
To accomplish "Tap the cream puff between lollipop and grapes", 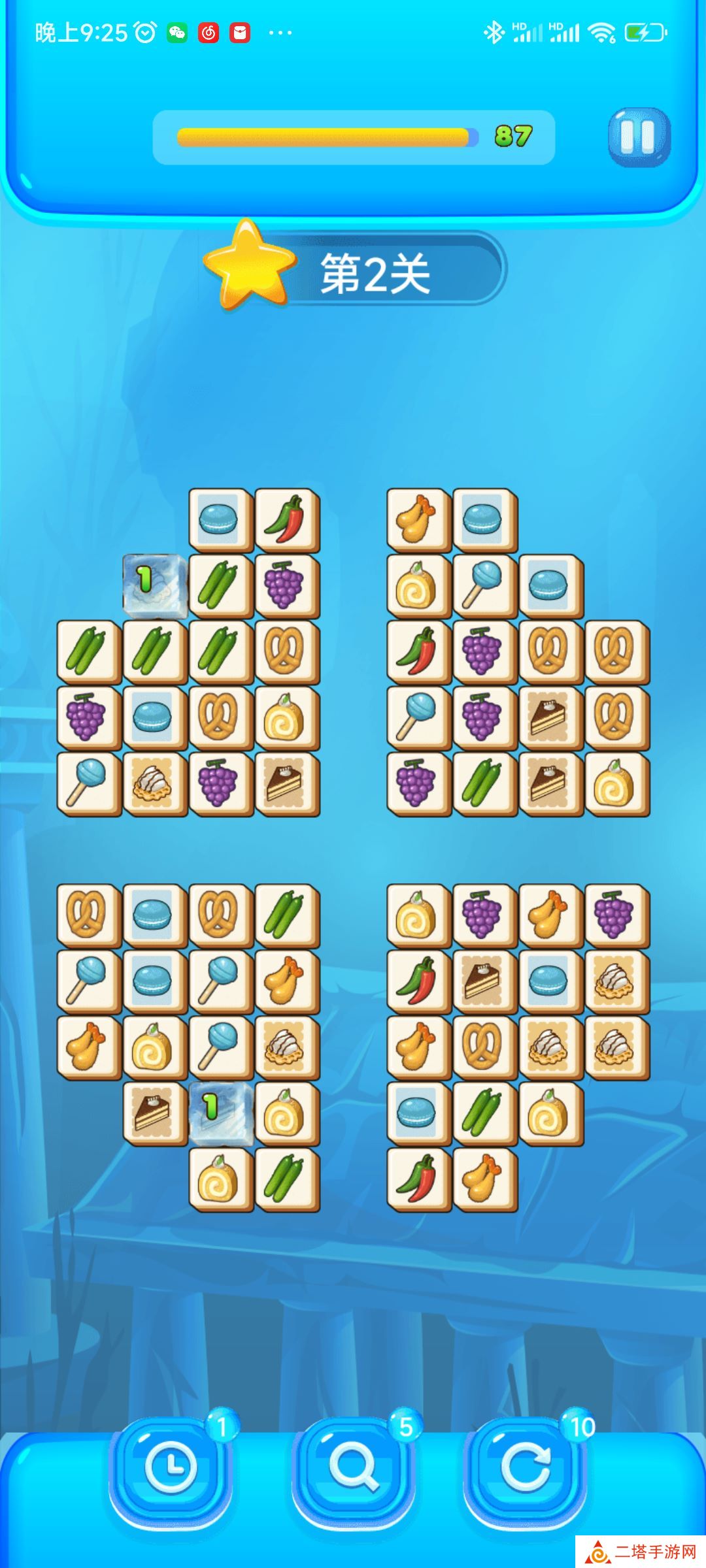I will [154, 783].
